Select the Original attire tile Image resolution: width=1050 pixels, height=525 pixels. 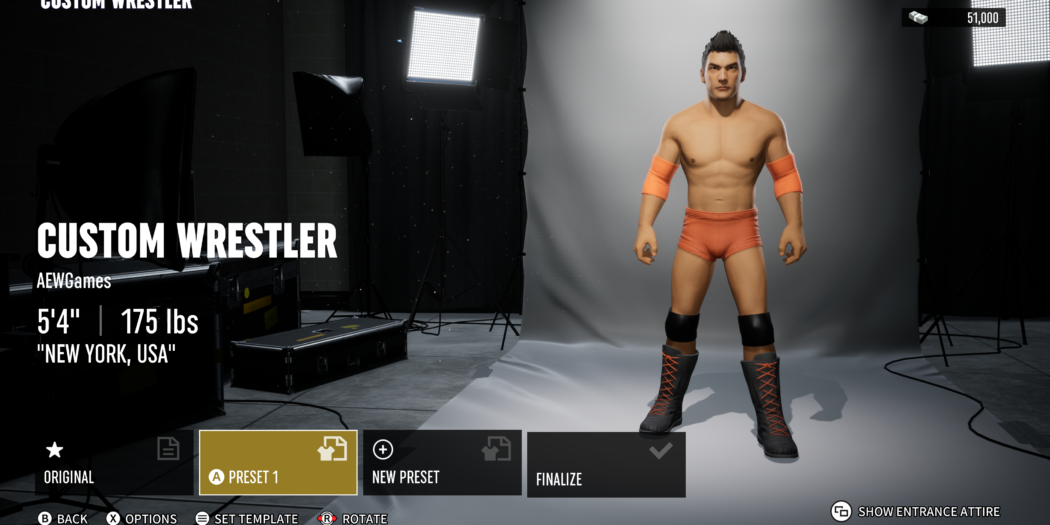[114, 463]
